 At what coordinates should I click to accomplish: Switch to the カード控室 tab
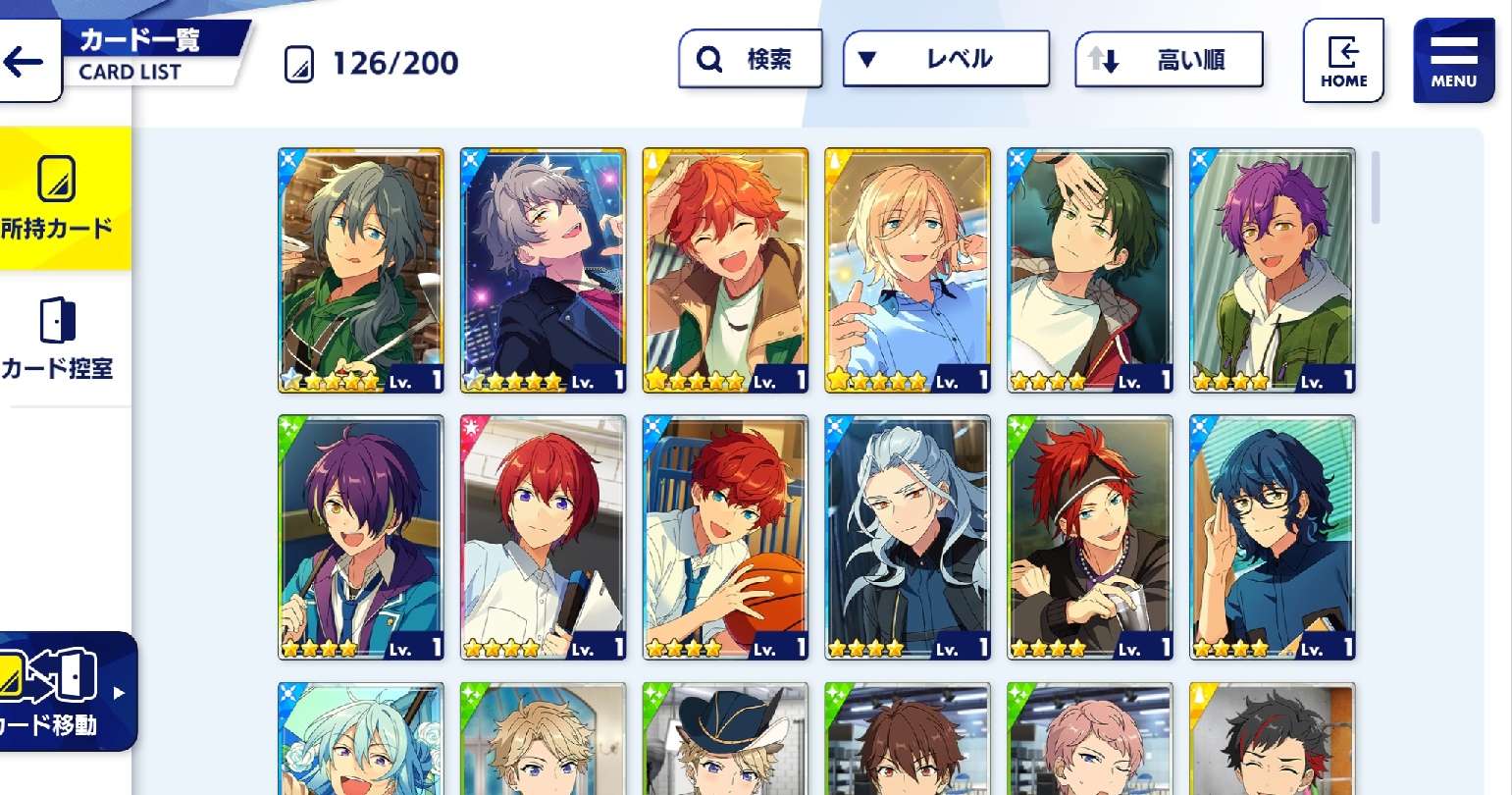tap(59, 340)
